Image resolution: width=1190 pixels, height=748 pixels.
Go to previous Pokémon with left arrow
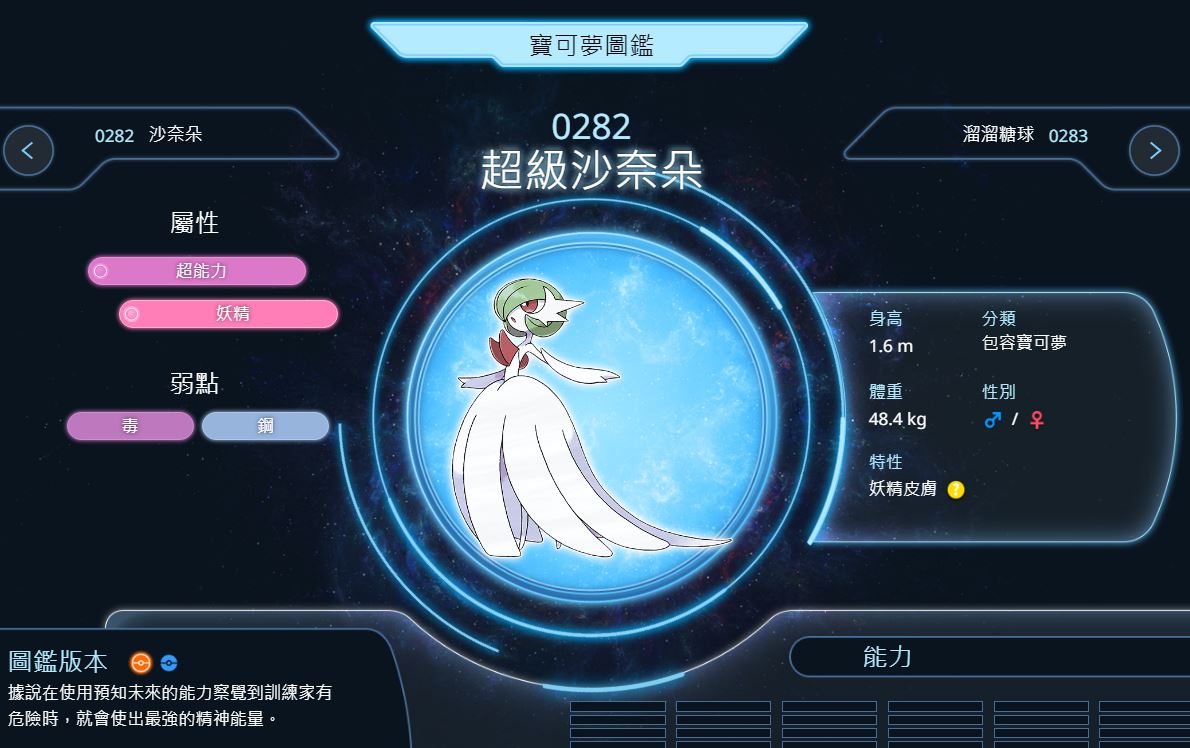click(28, 151)
